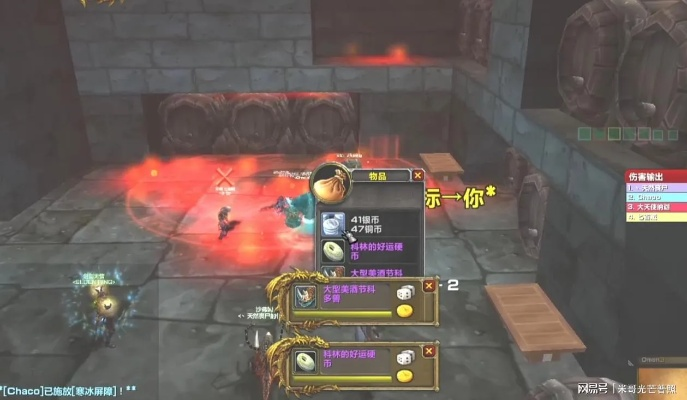Click the 大型美酒节科多兽 mount icon in roll frame

[x=304, y=298]
